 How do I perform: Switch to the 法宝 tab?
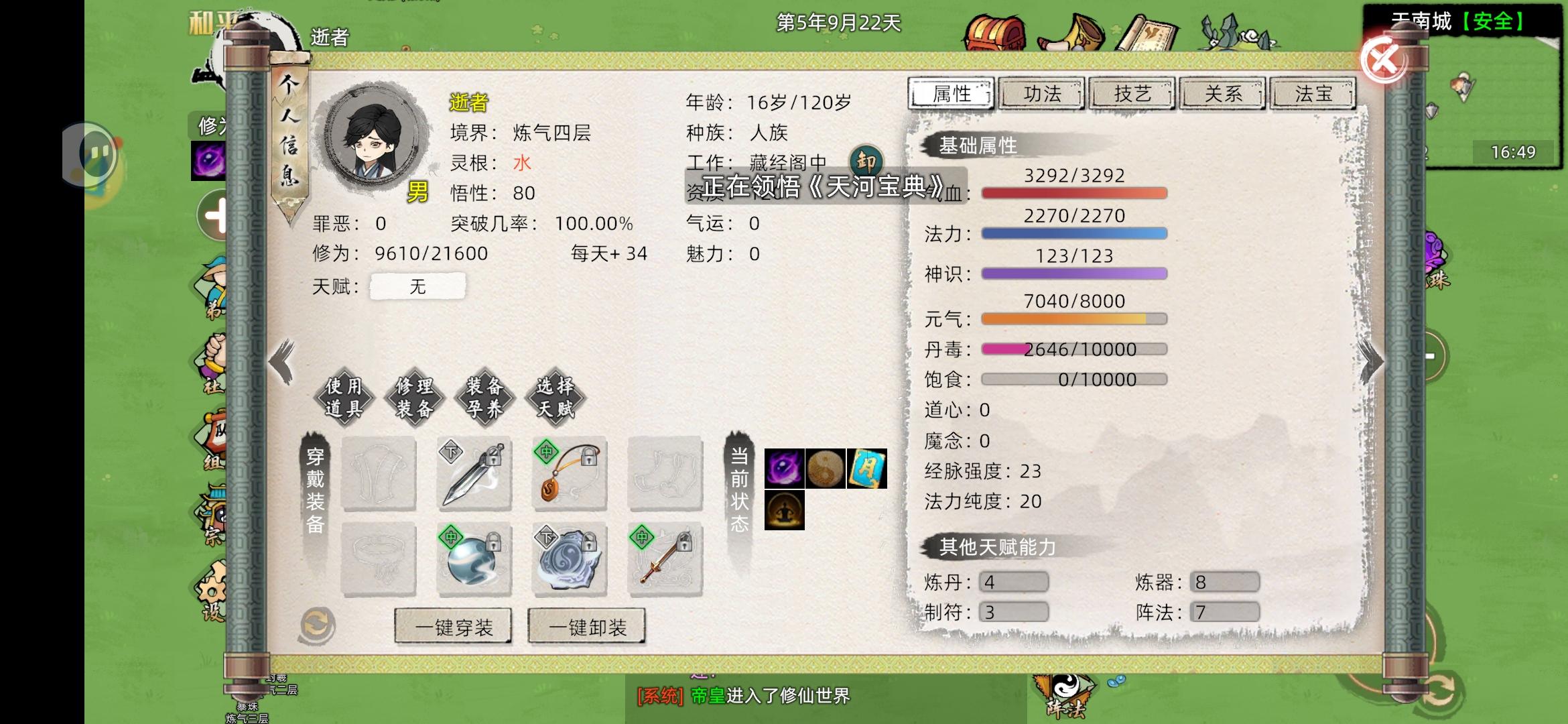1313,95
